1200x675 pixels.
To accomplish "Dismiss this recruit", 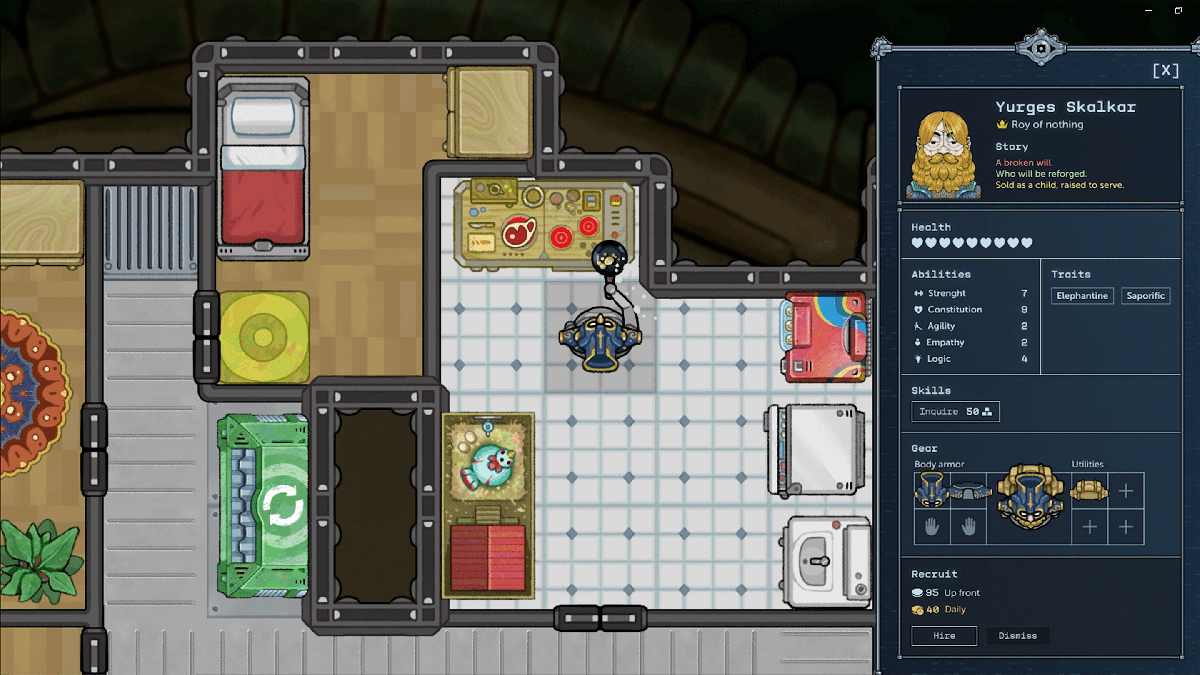I will (1018, 636).
